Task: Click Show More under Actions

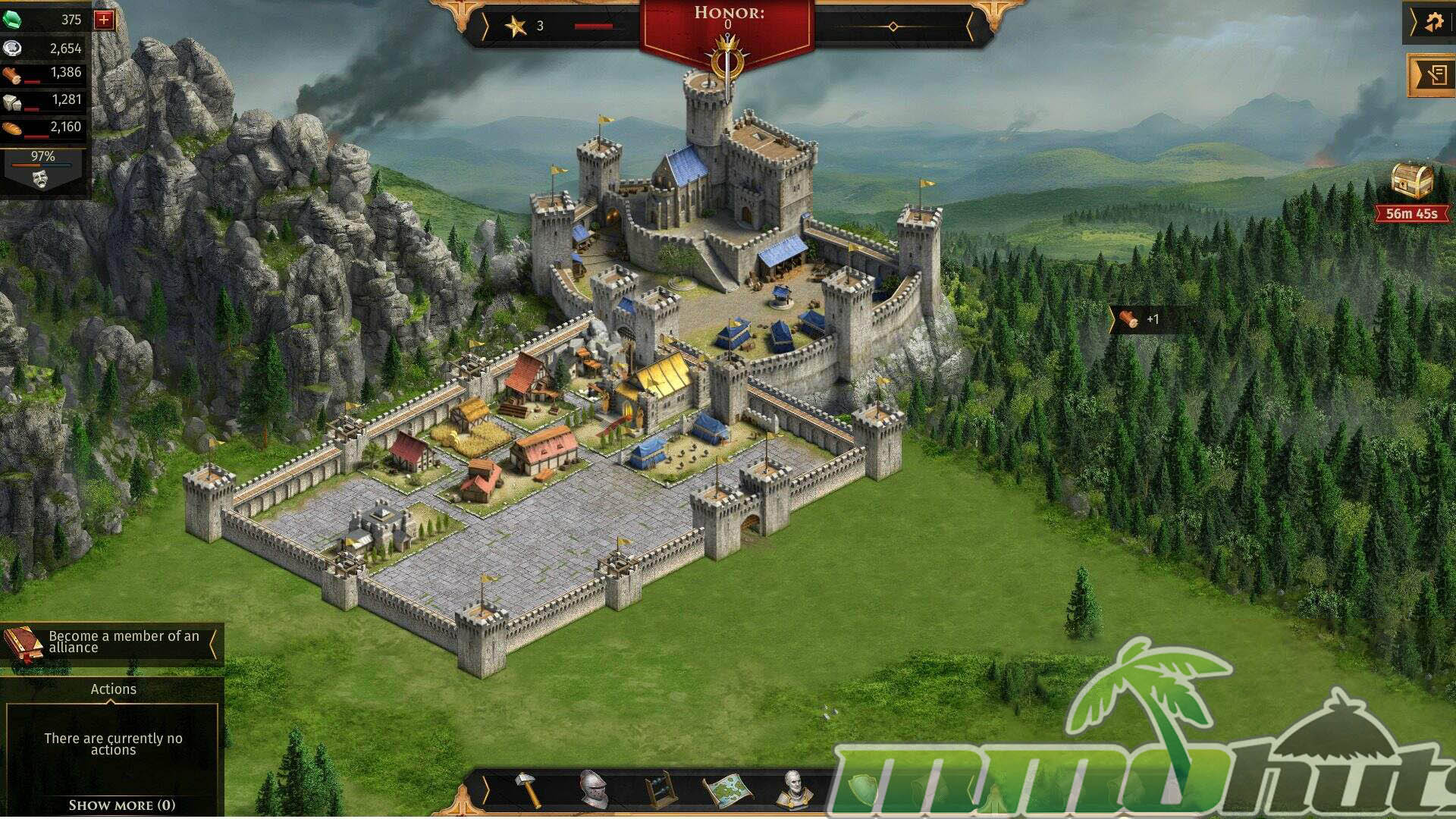Action: click(121, 805)
